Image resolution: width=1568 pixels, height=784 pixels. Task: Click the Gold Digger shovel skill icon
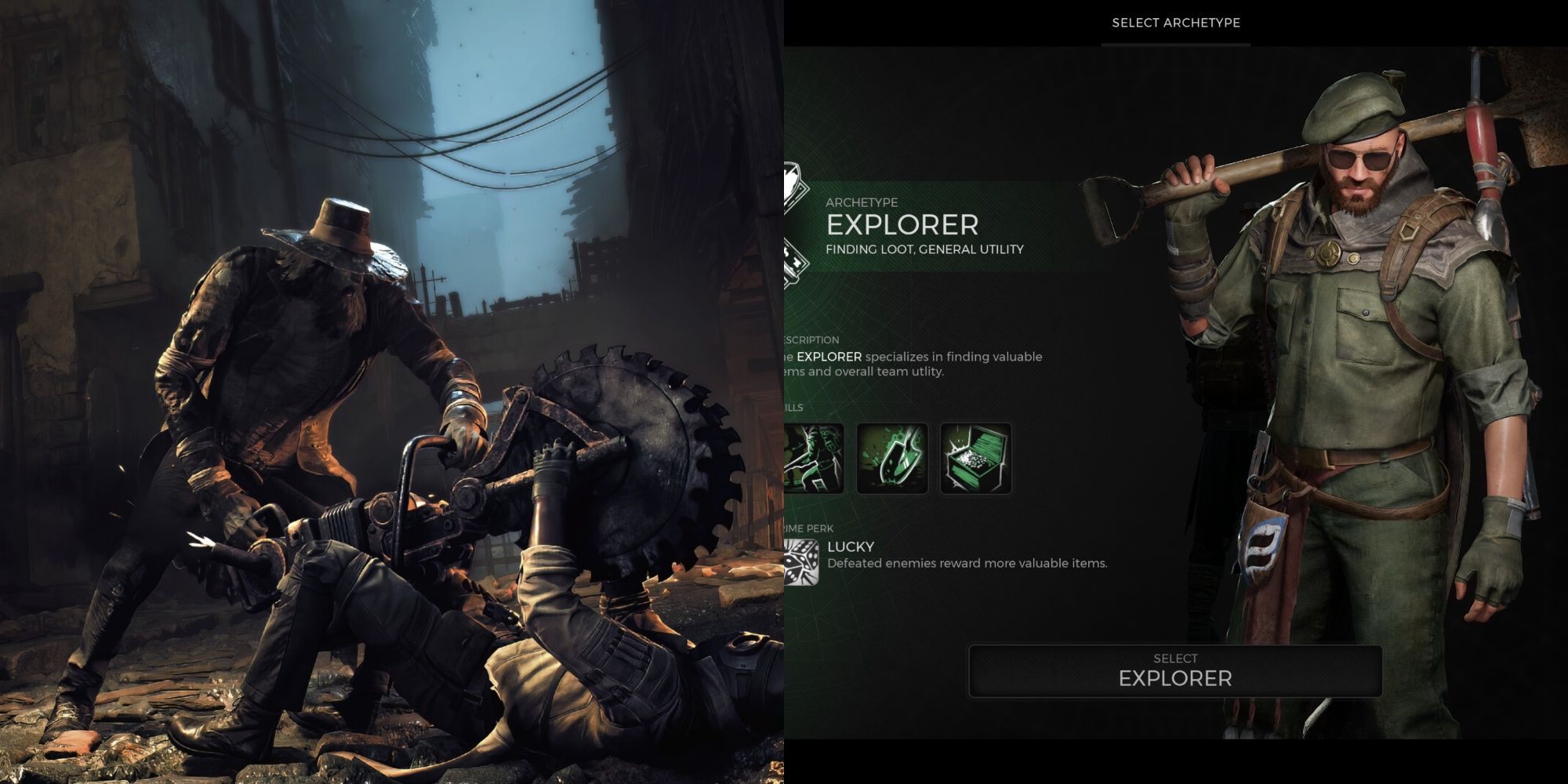pos(892,459)
